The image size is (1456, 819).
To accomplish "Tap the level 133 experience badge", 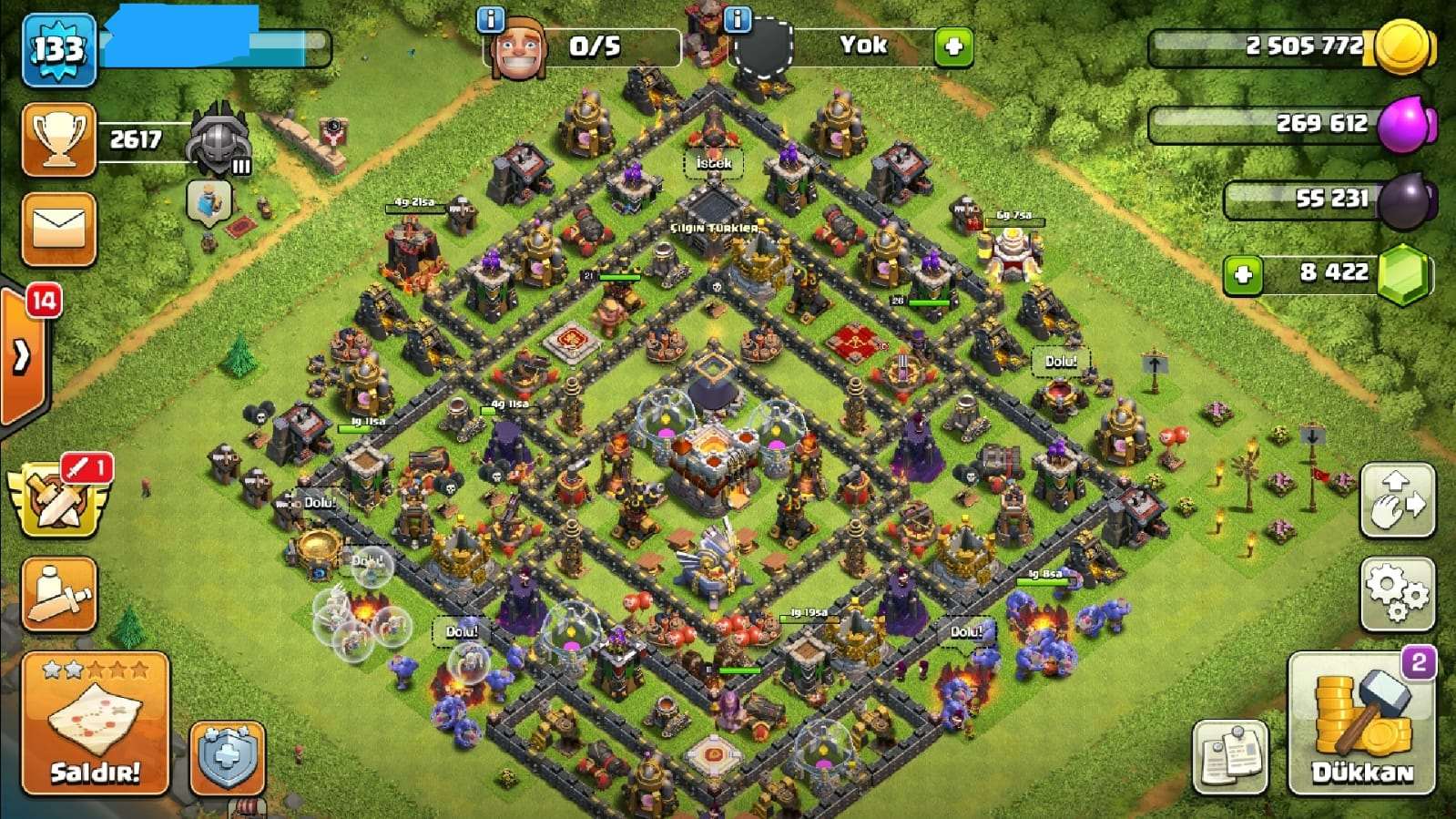I will pos(59,49).
